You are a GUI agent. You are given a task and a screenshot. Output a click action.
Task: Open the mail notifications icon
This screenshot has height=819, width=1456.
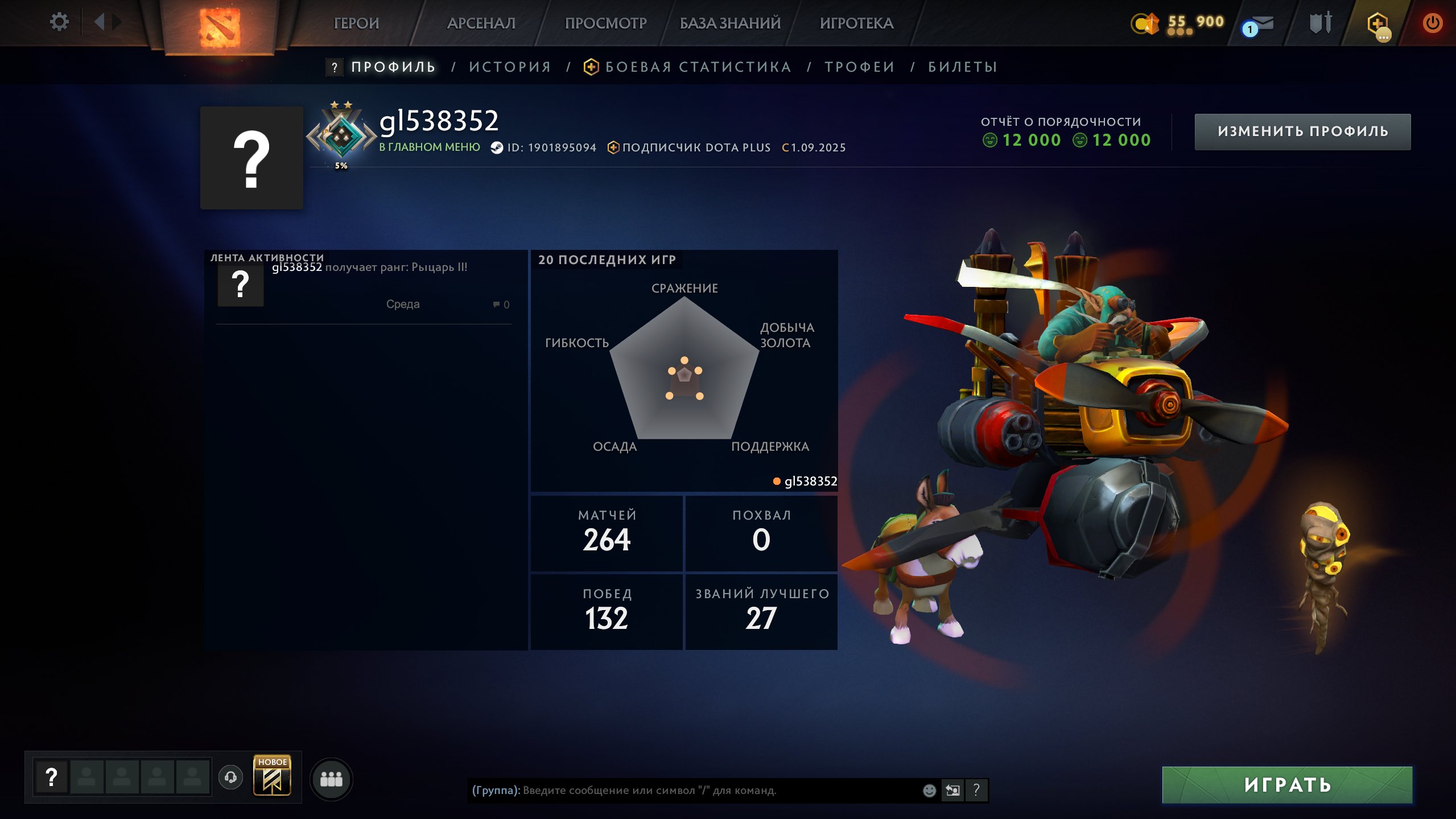[1260, 24]
